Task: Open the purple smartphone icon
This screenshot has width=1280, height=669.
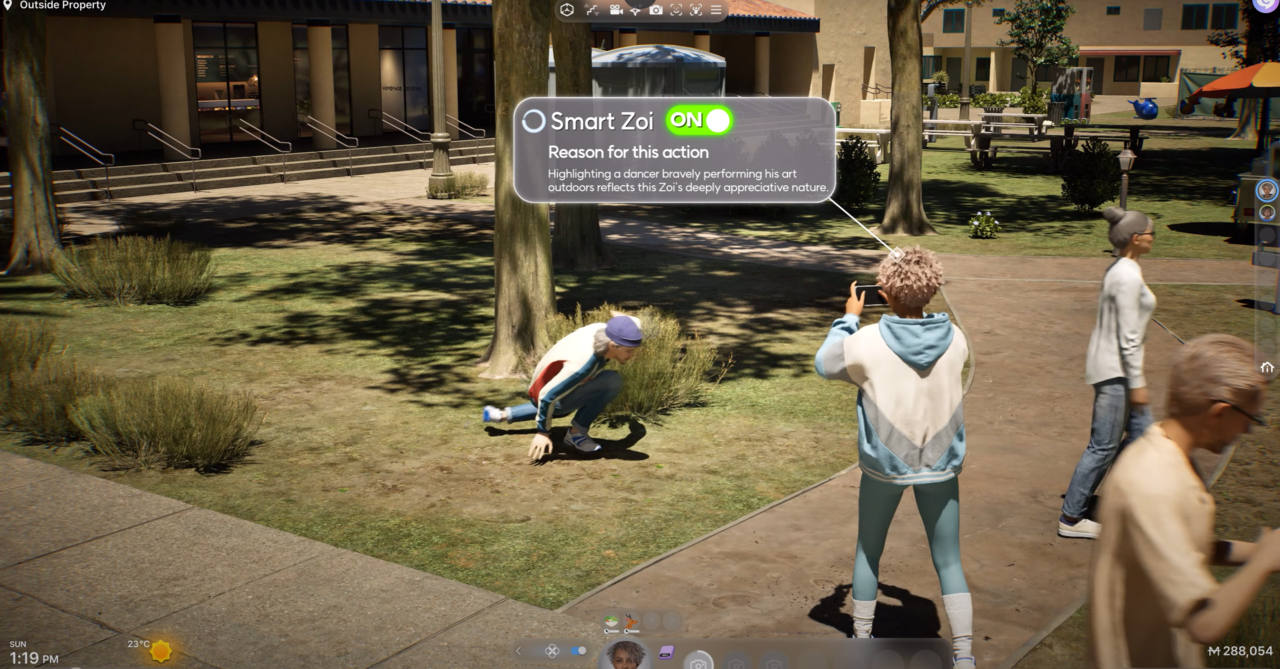Action: (x=666, y=652)
